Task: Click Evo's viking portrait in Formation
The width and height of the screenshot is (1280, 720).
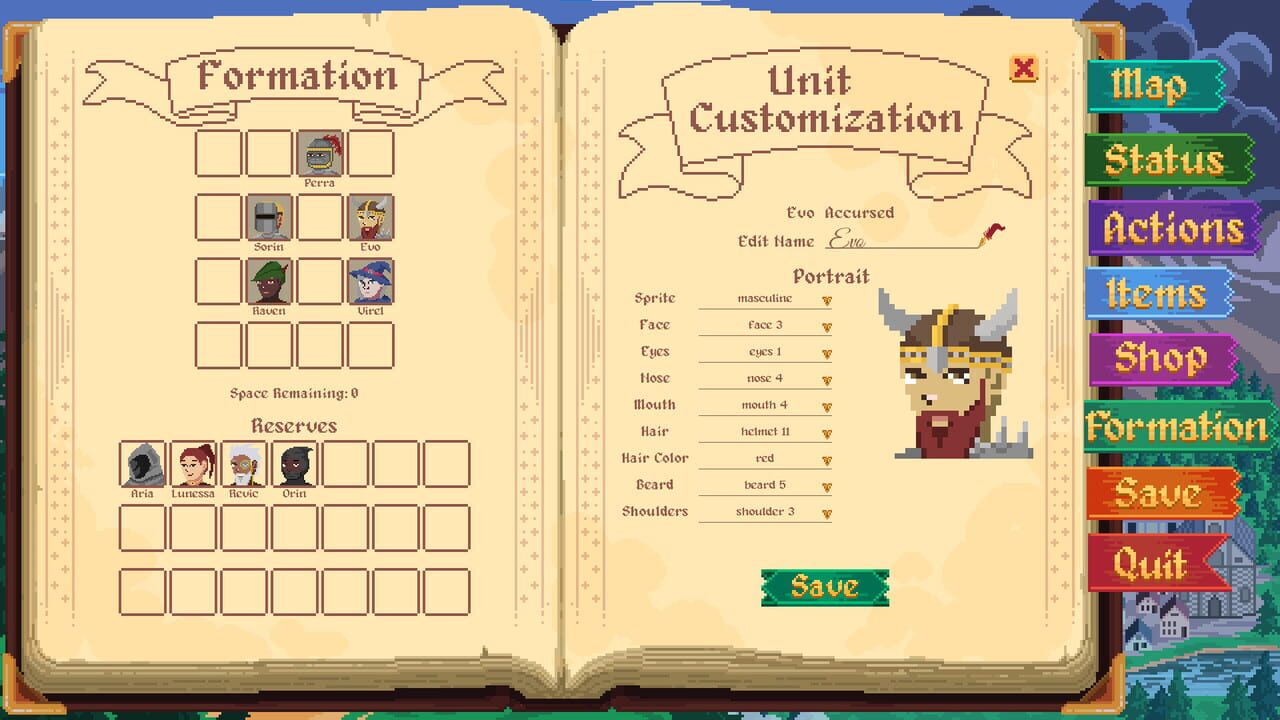Action: 370,217
